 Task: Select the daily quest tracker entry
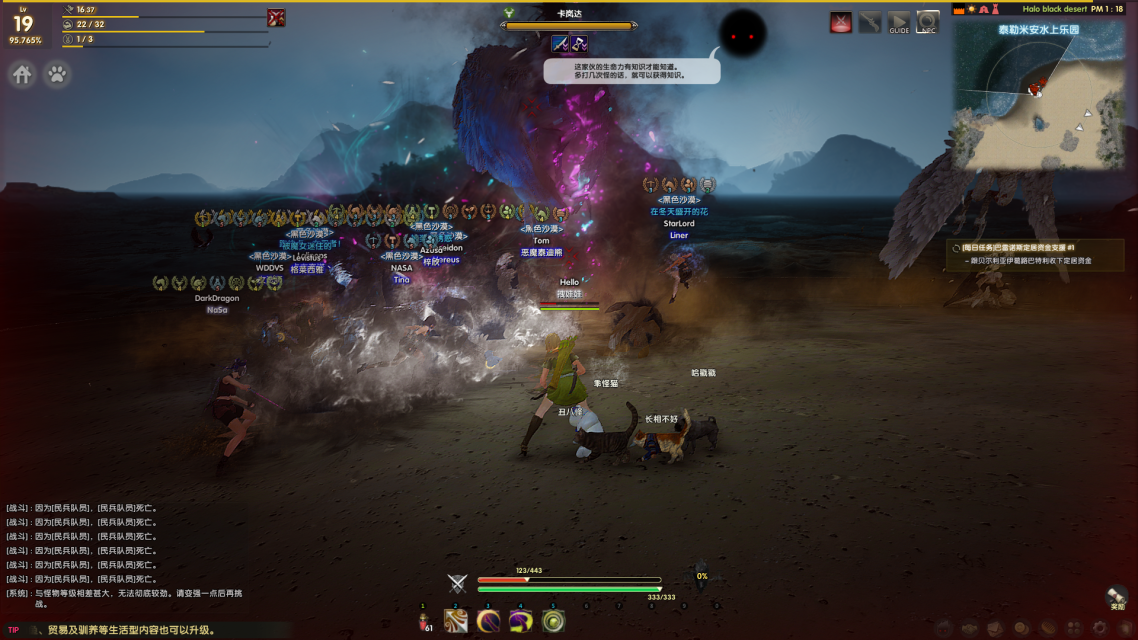(x=1035, y=254)
